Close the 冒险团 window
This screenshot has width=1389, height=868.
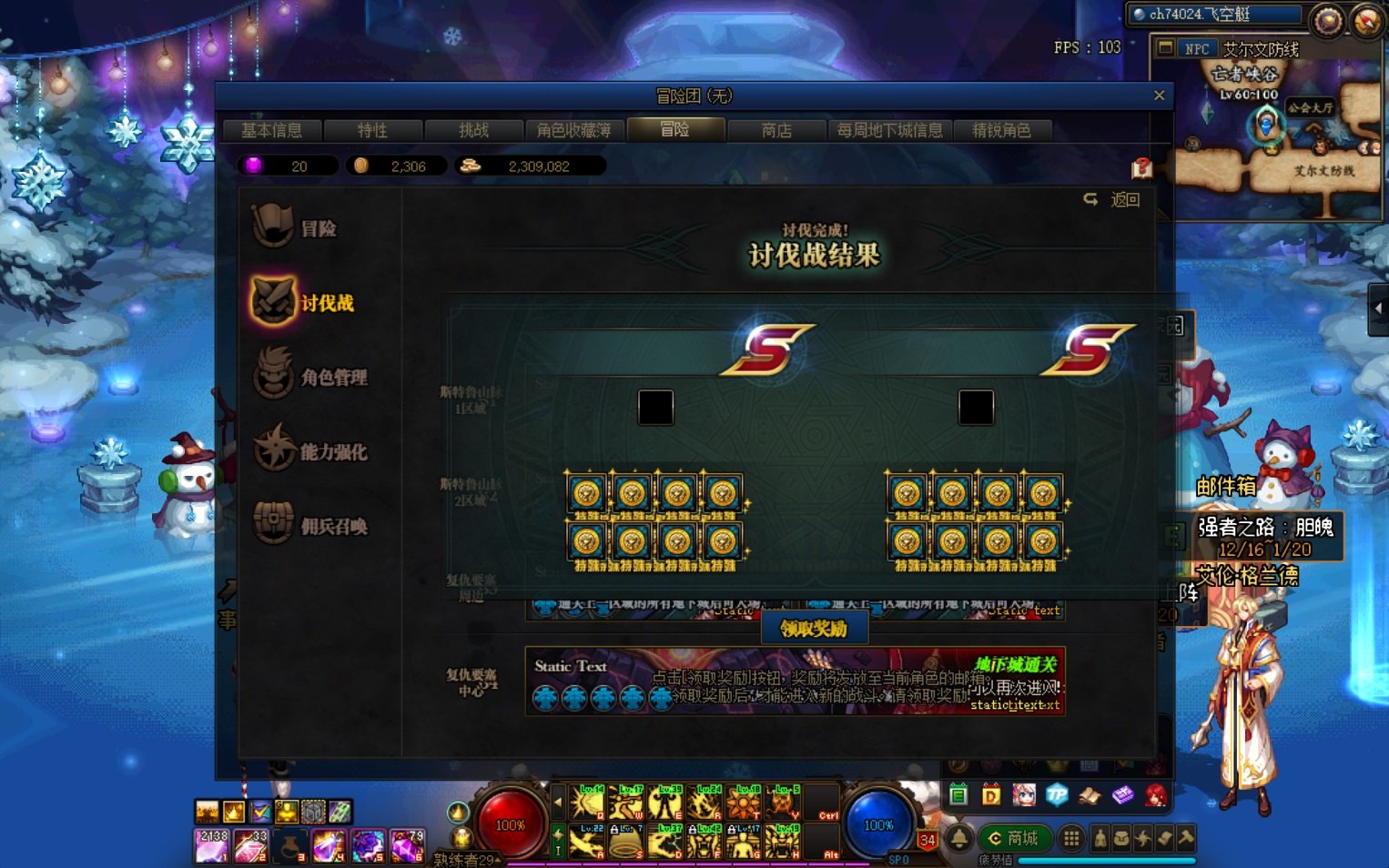[1159, 96]
